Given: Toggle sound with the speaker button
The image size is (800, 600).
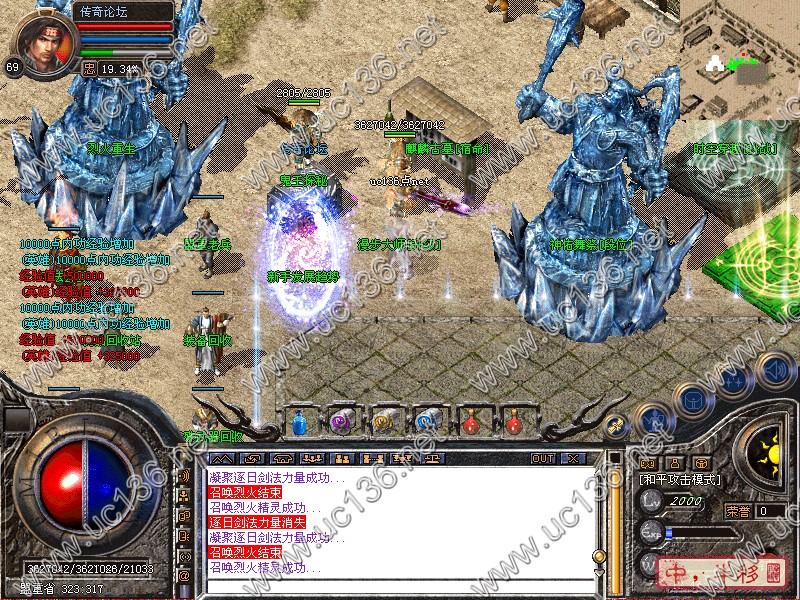Looking at the screenshot, I should point(774,369).
